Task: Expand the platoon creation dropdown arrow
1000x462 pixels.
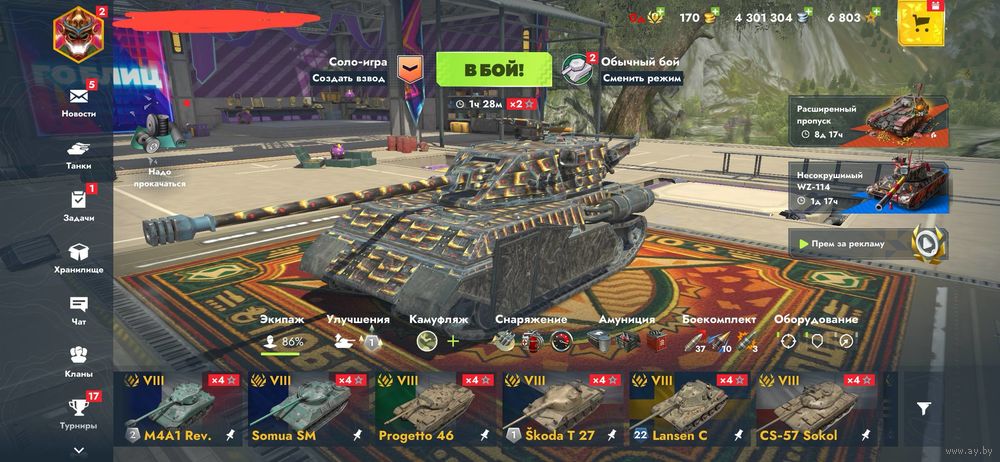Action: tap(410, 68)
